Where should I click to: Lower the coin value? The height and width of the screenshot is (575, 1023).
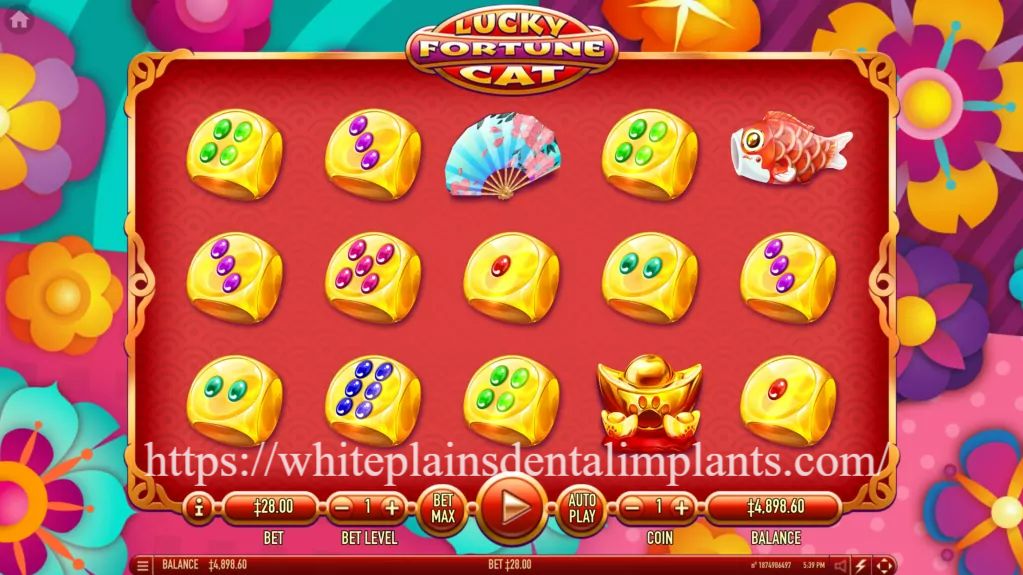[x=632, y=507]
